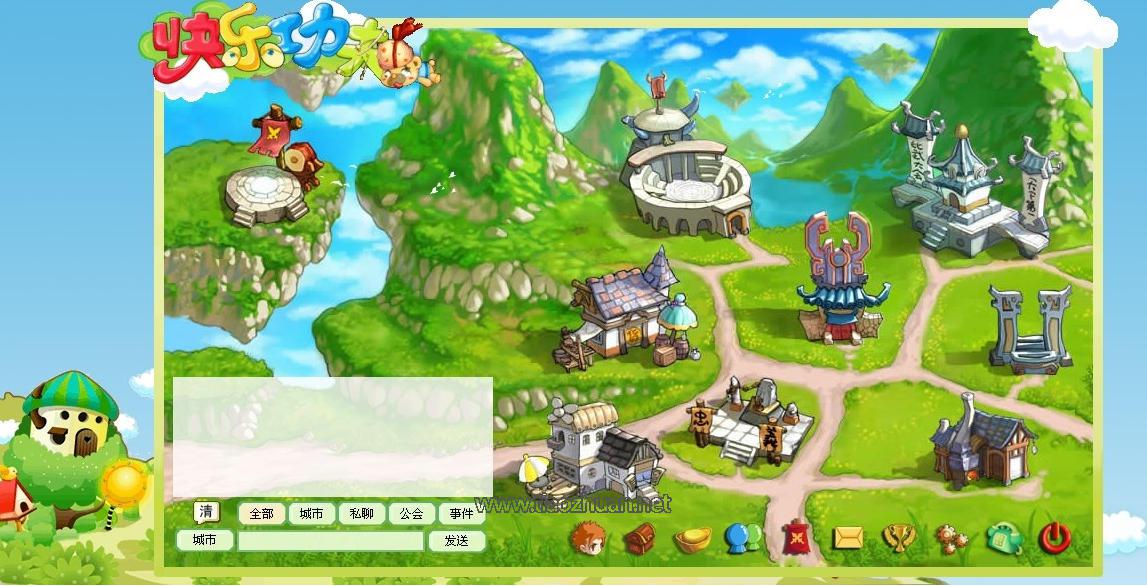
Task: Open the gears settings icon
Action: [951, 539]
